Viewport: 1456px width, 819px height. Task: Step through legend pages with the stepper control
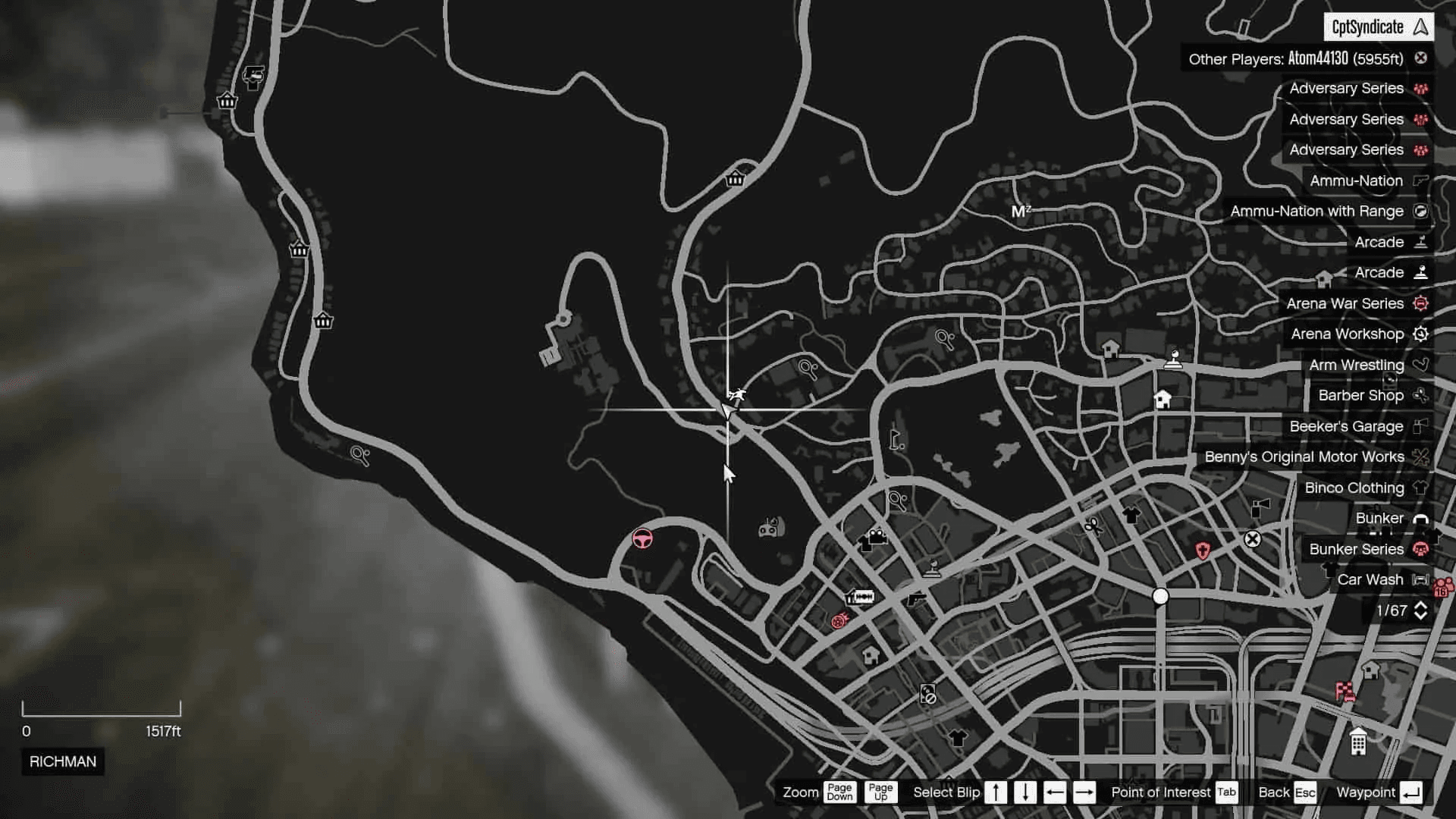point(1421,610)
